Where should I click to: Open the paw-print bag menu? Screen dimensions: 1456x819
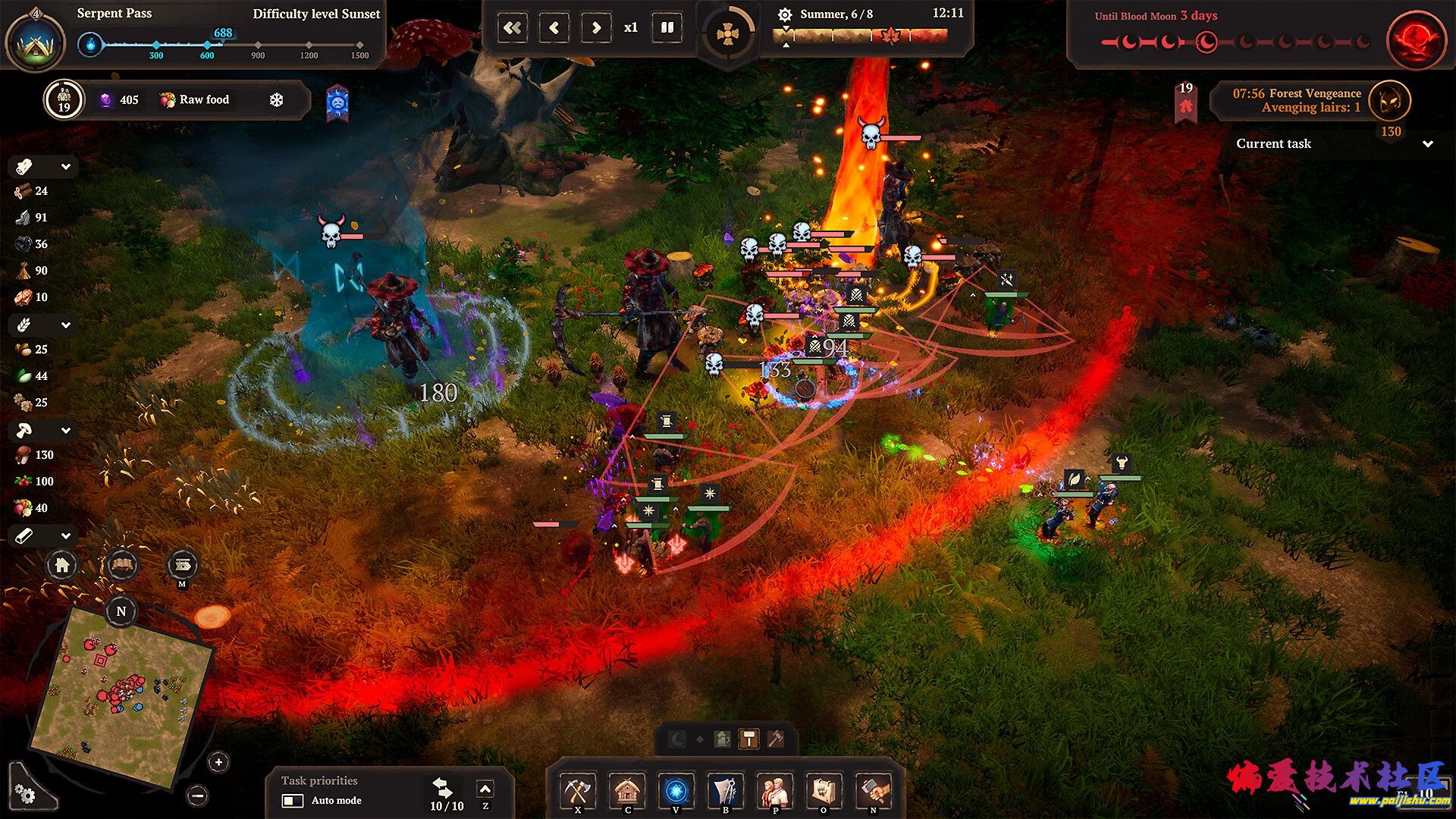click(824, 791)
